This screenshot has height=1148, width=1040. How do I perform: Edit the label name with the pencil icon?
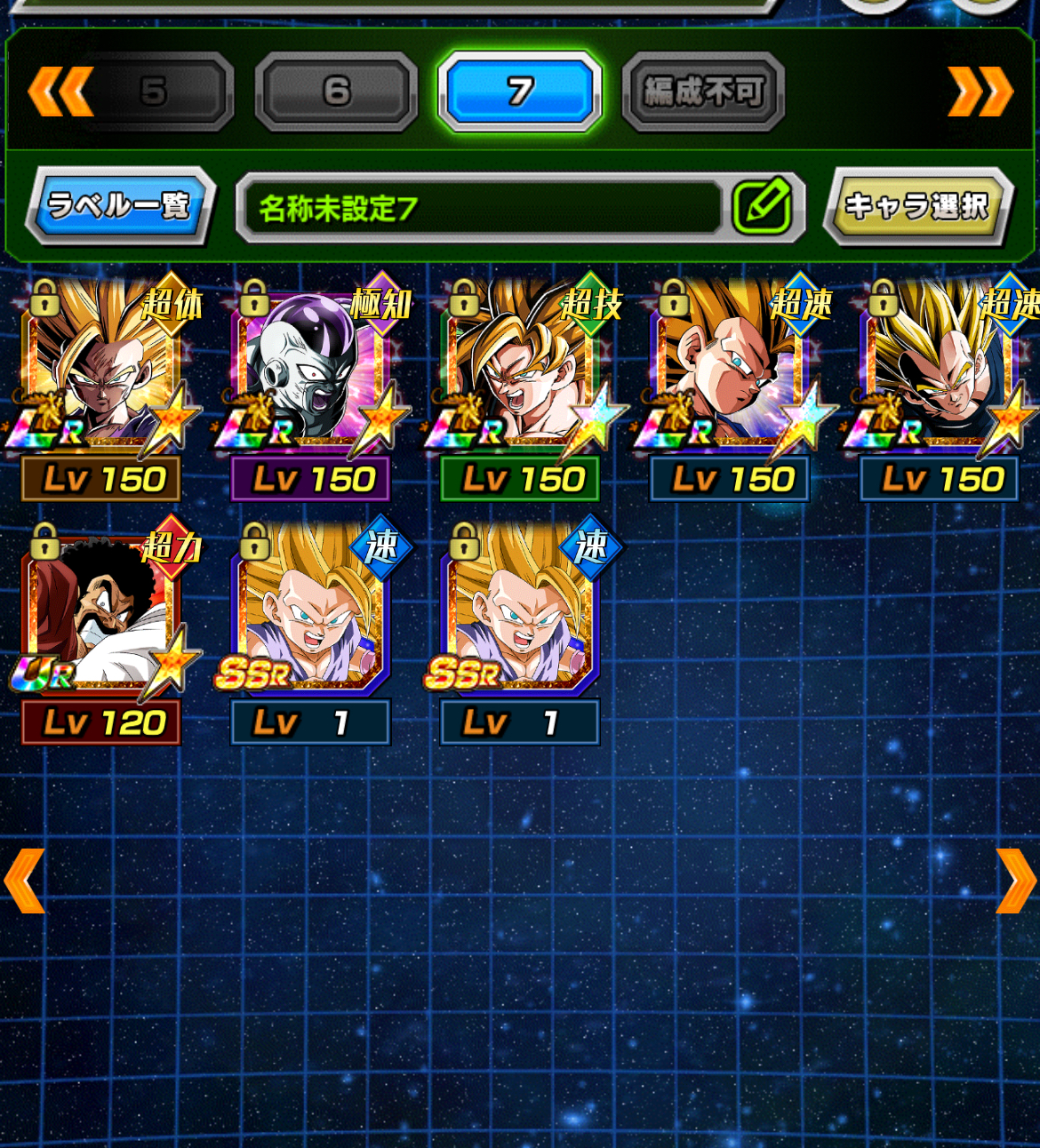click(762, 206)
